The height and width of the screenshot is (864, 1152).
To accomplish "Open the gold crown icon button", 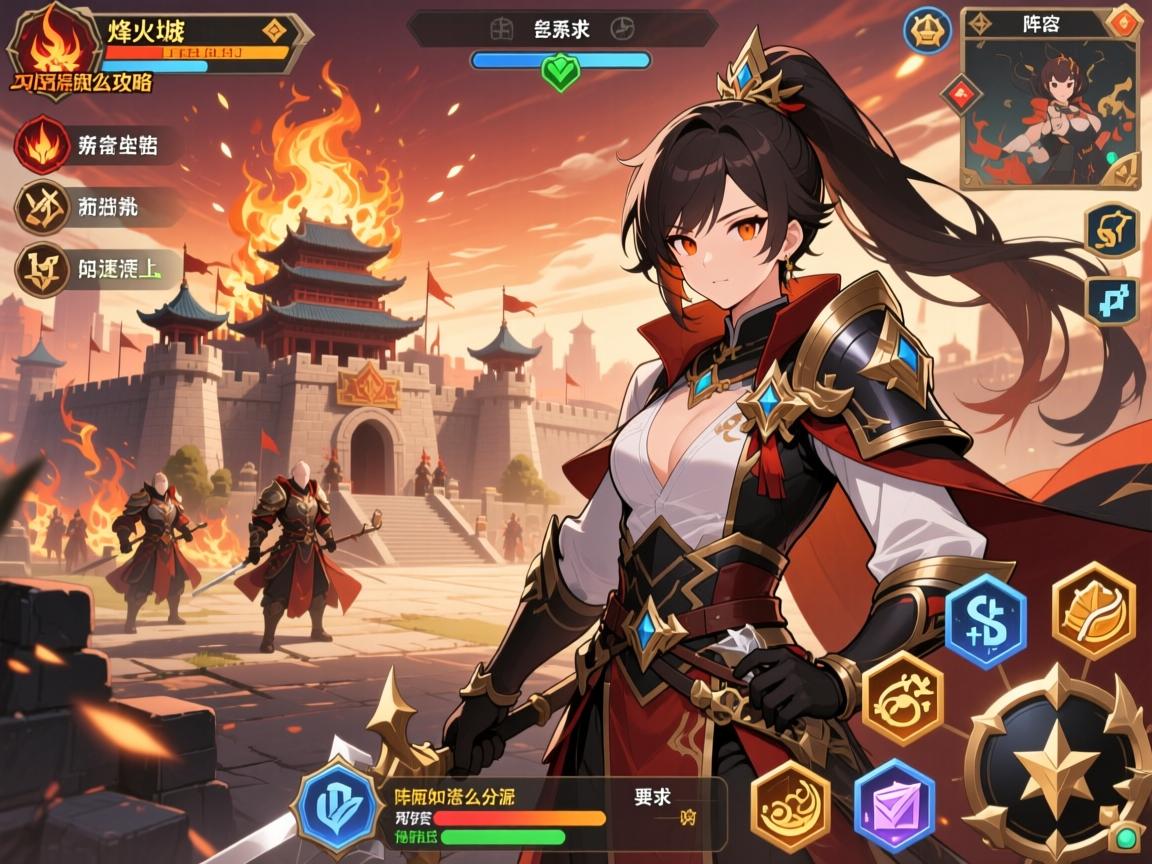I will point(927,31).
